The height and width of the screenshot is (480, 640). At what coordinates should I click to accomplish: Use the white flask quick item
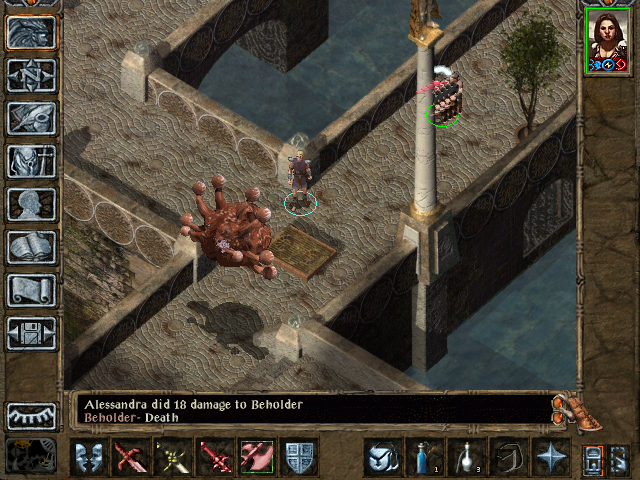466,458
